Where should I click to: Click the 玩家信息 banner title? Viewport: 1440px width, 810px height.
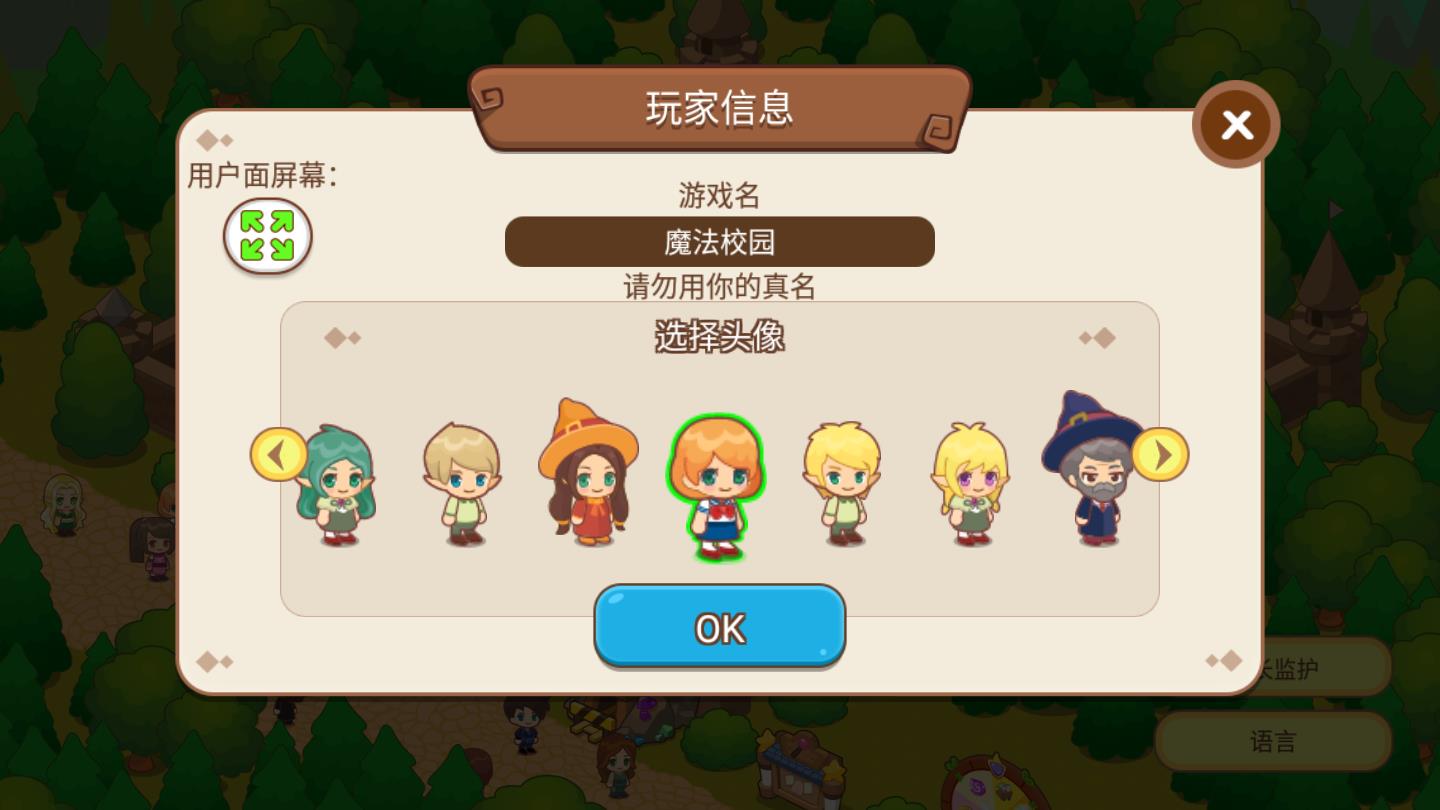719,111
